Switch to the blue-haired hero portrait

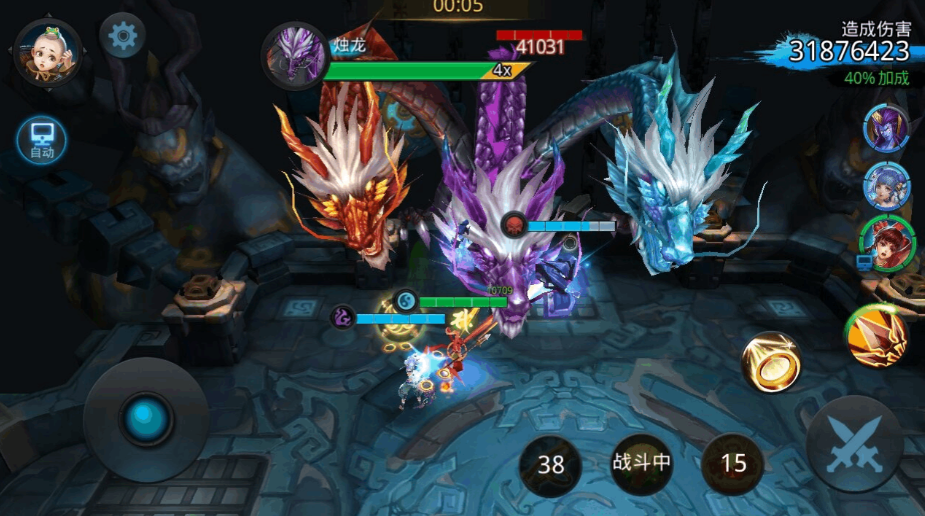[886, 185]
